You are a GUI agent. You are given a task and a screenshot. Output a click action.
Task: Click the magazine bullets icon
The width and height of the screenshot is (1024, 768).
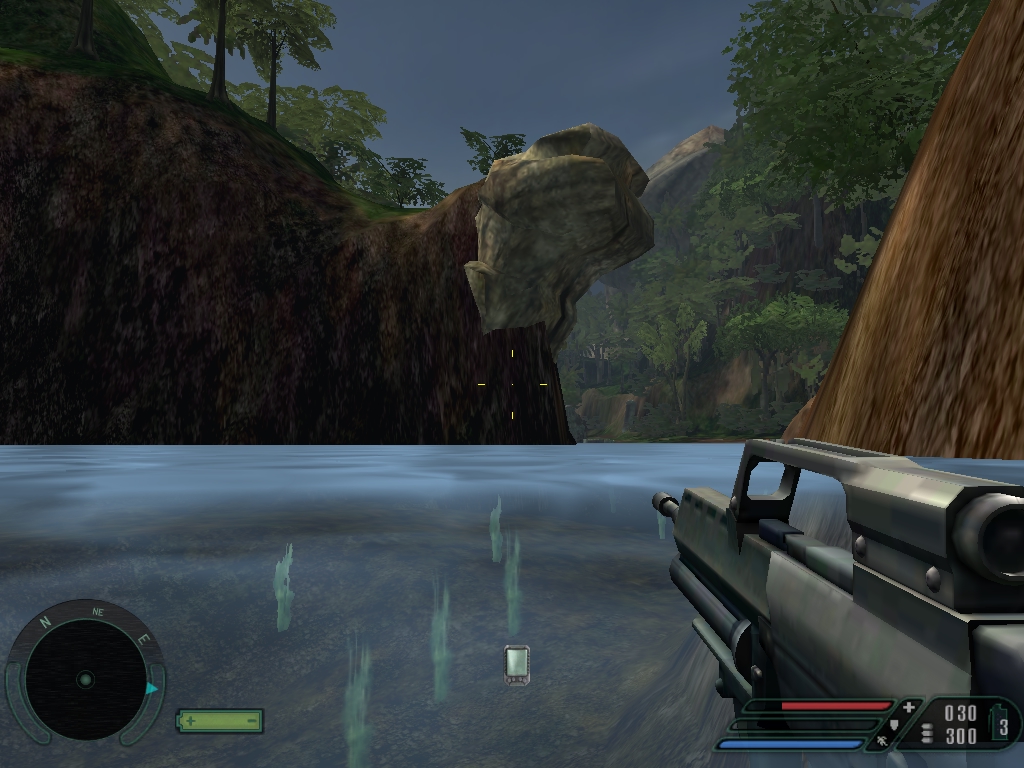(926, 734)
